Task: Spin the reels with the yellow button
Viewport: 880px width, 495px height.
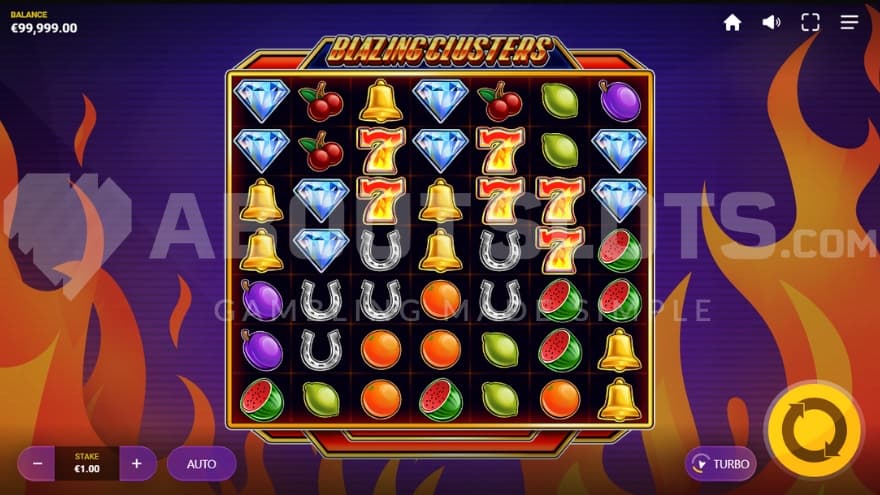Action: 813,430
